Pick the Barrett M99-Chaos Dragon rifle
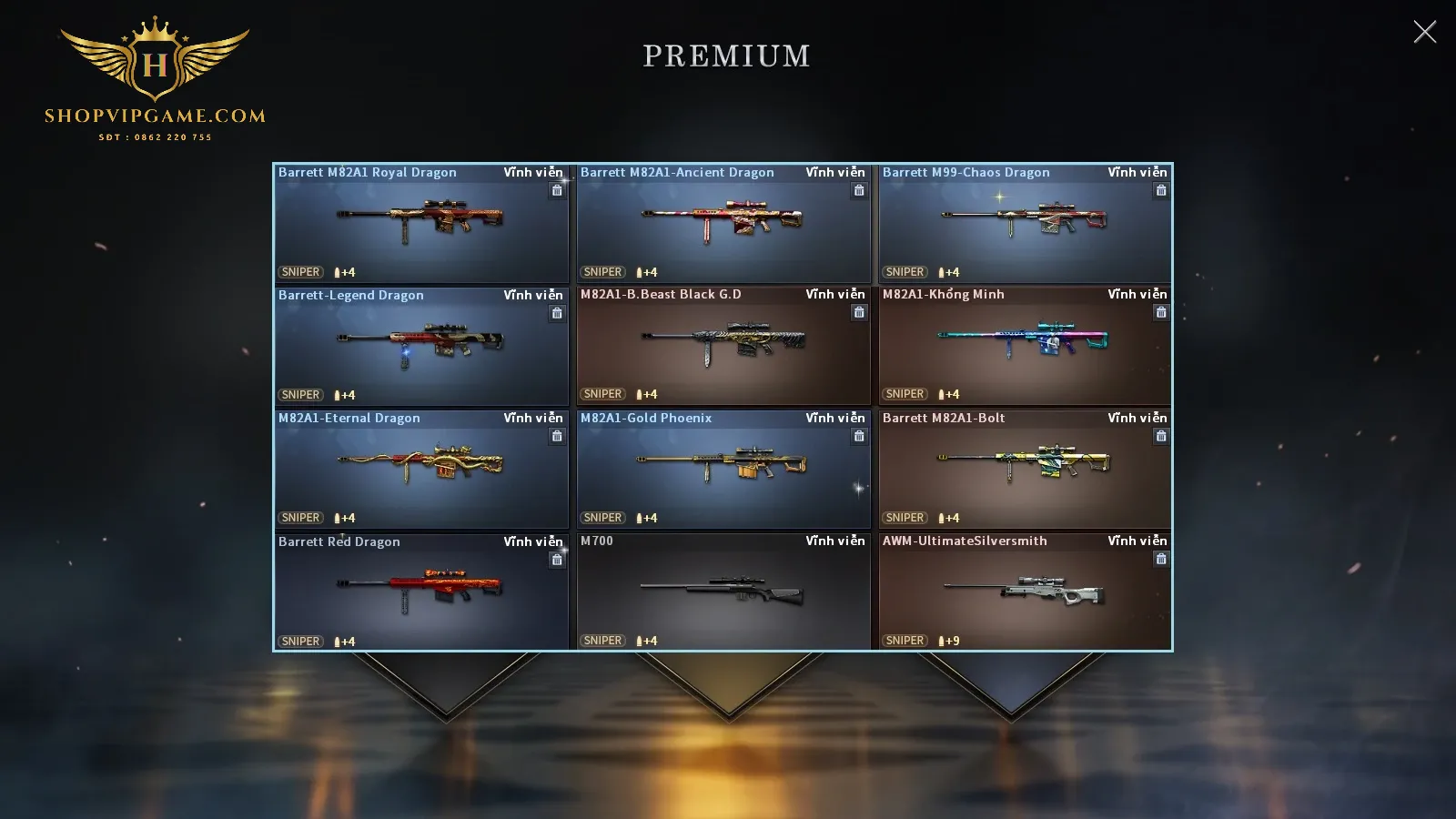The width and height of the screenshot is (1456, 819). pos(1025,224)
